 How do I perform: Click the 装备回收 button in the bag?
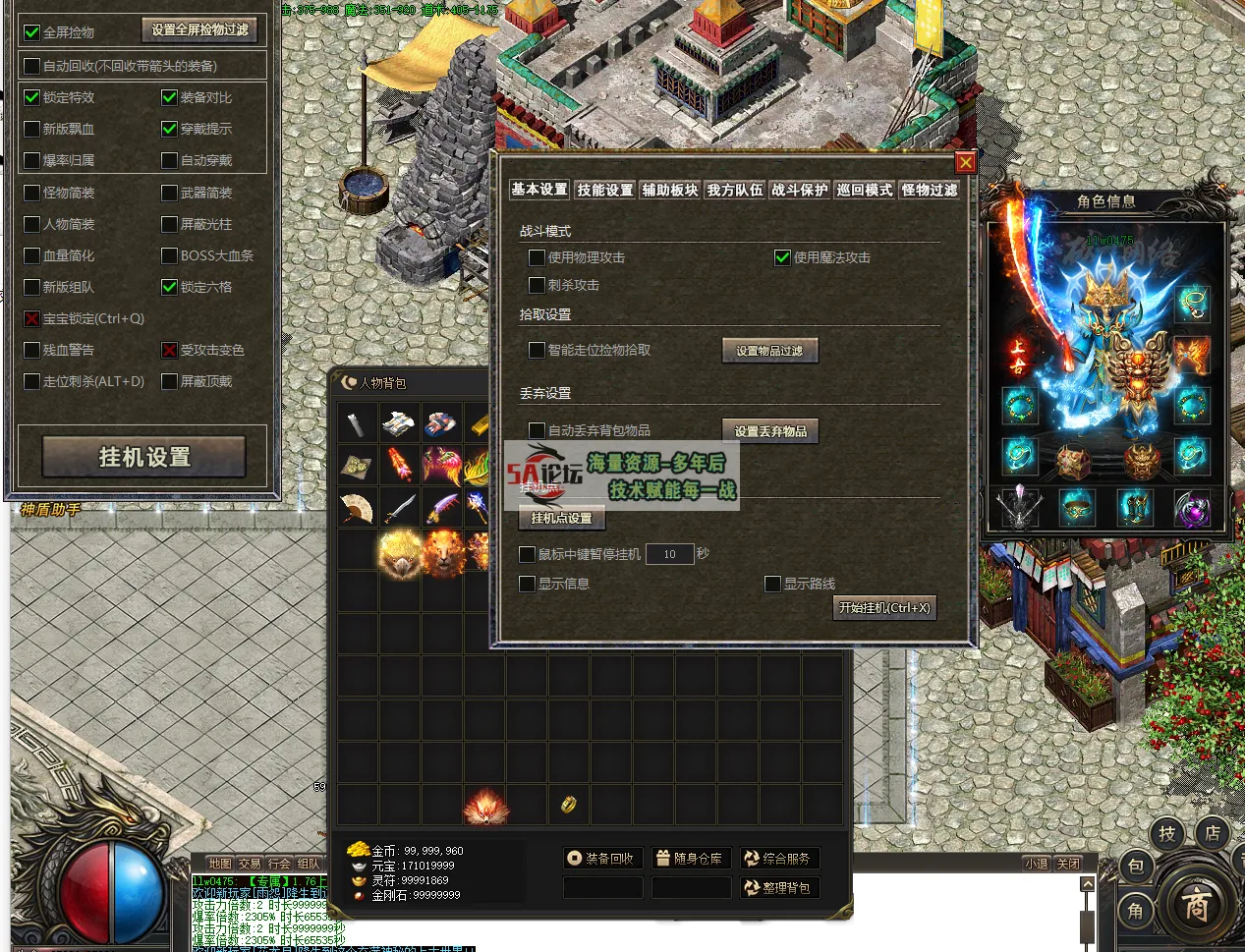coord(601,858)
